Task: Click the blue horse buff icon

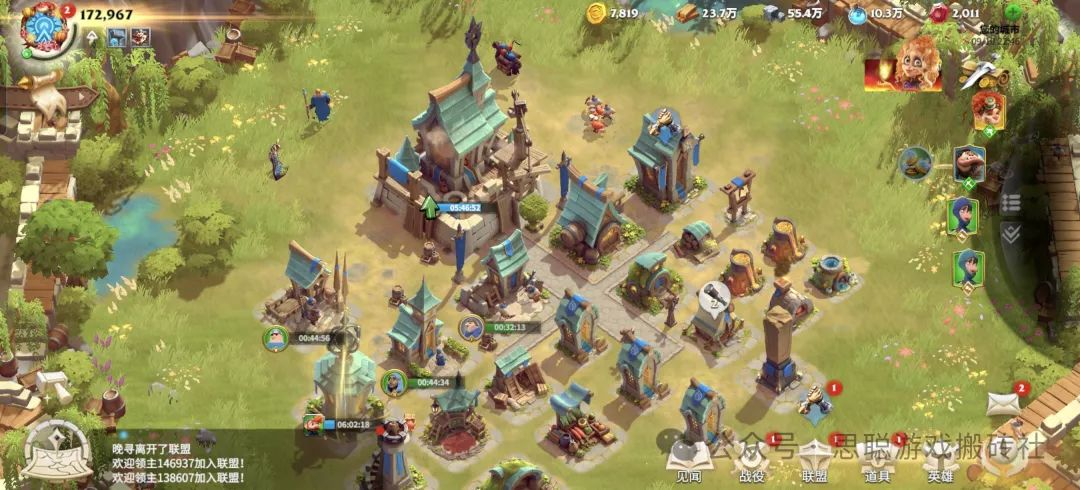Action: [x=117, y=37]
